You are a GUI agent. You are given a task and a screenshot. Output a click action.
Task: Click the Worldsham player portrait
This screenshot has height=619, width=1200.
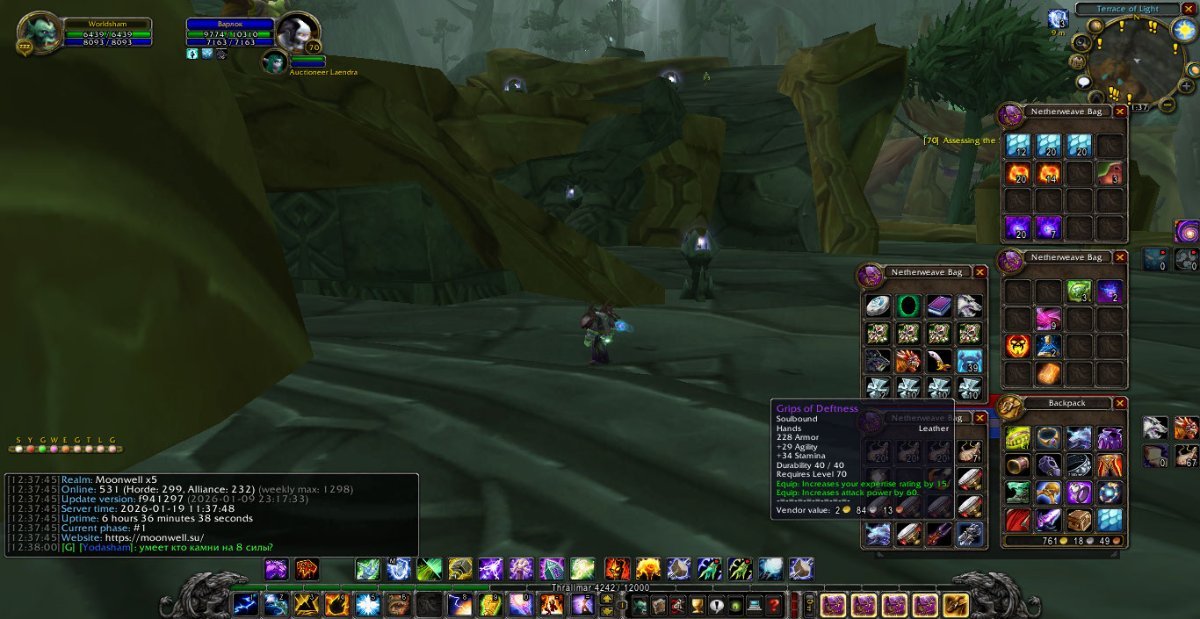pyautogui.click(x=39, y=33)
